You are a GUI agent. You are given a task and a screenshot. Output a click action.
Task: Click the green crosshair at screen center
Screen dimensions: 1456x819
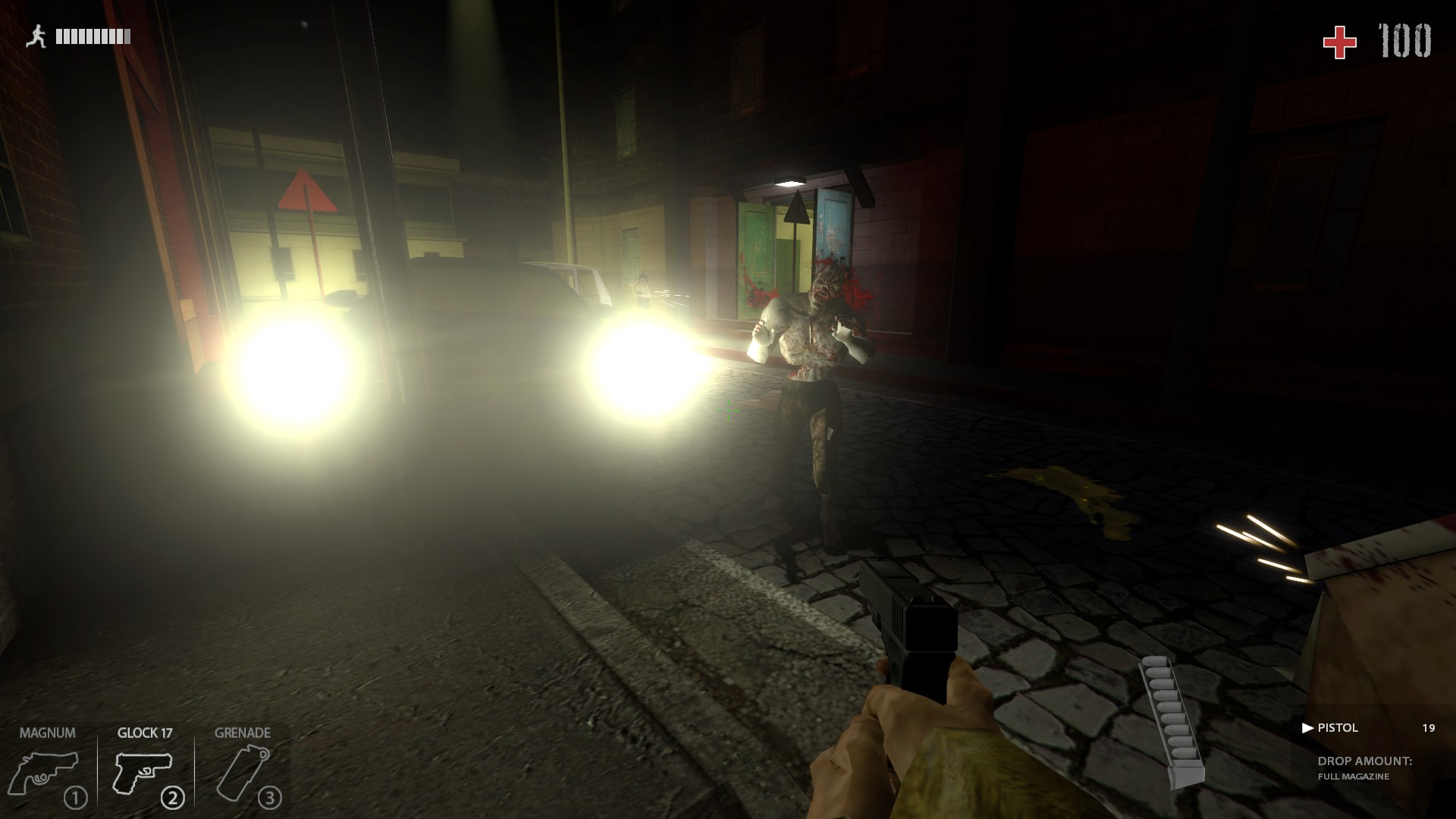[728, 410]
